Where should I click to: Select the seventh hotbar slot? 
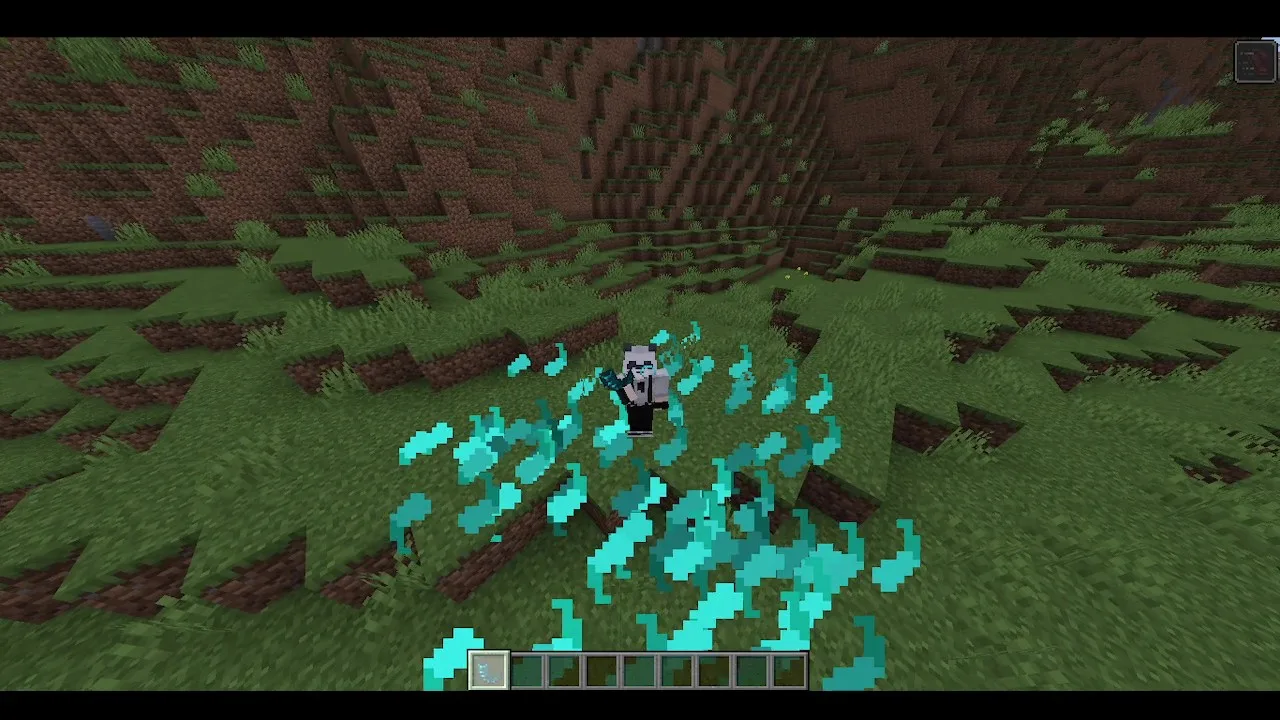point(713,672)
